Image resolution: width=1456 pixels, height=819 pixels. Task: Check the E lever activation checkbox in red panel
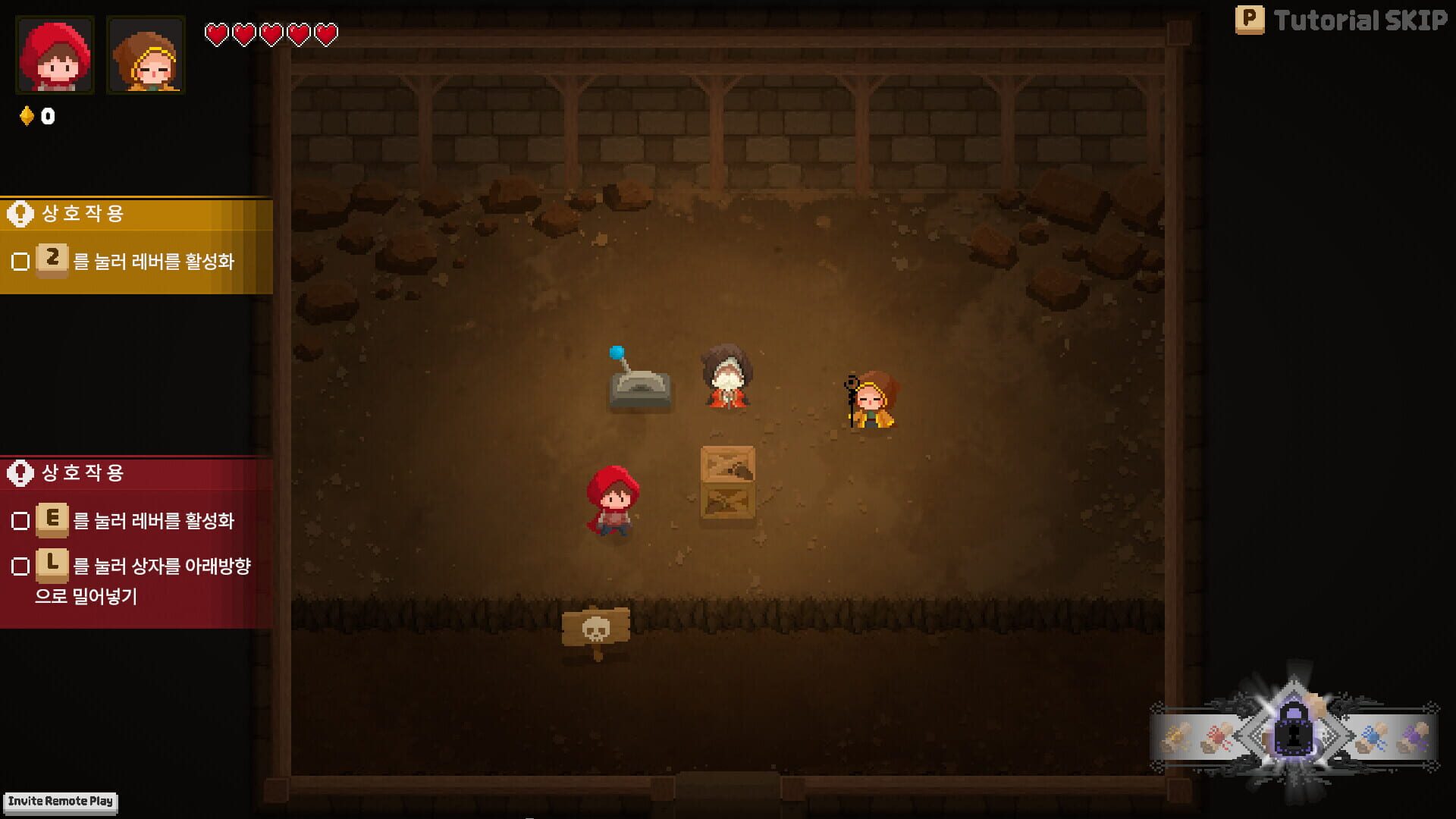tap(21, 521)
